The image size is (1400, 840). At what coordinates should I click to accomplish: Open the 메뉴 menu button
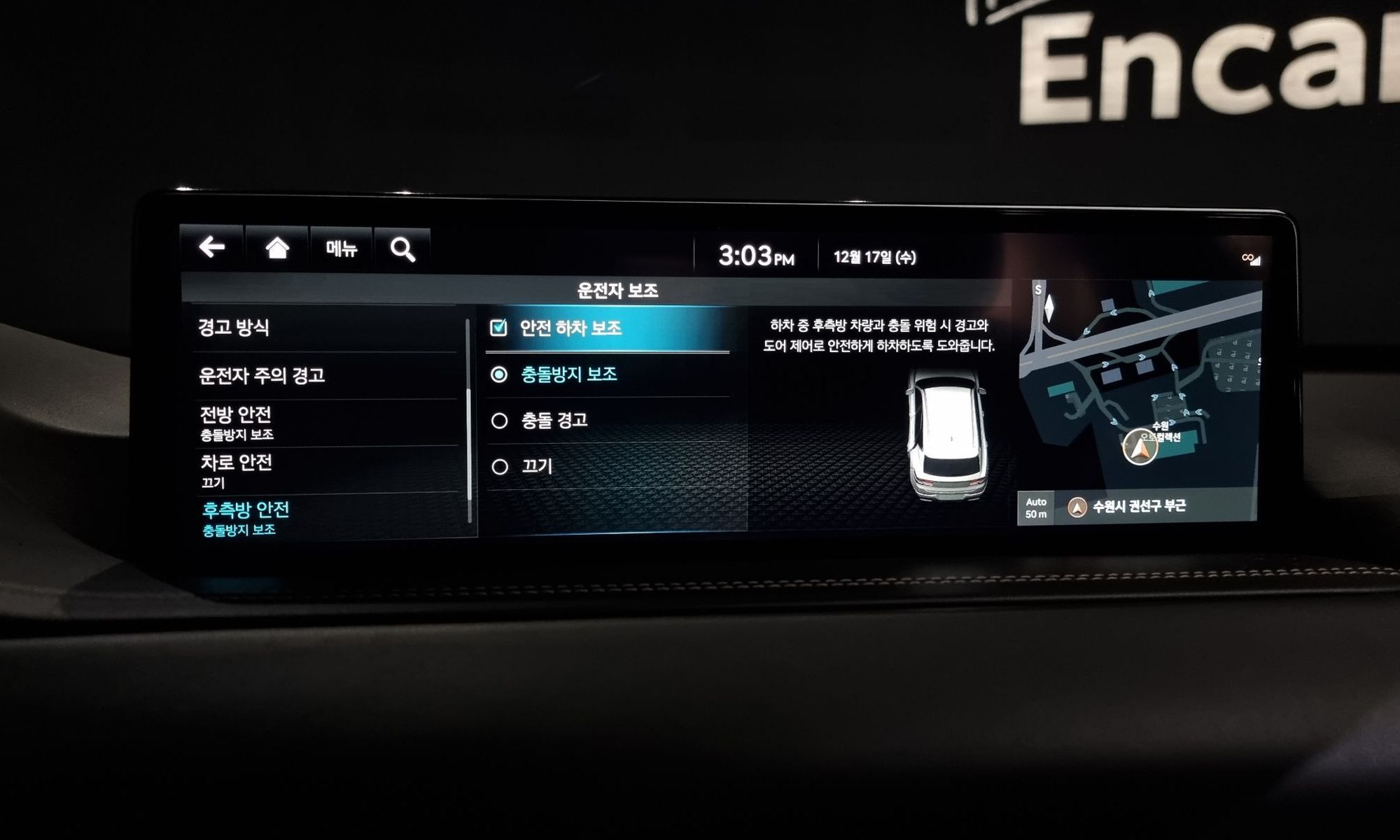click(x=342, y=248)
